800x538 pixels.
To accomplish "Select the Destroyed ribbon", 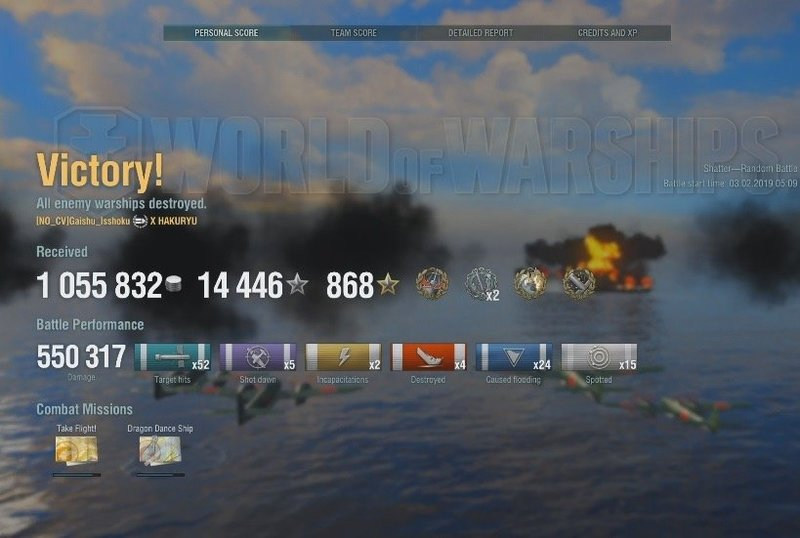I will click(428, 358).
